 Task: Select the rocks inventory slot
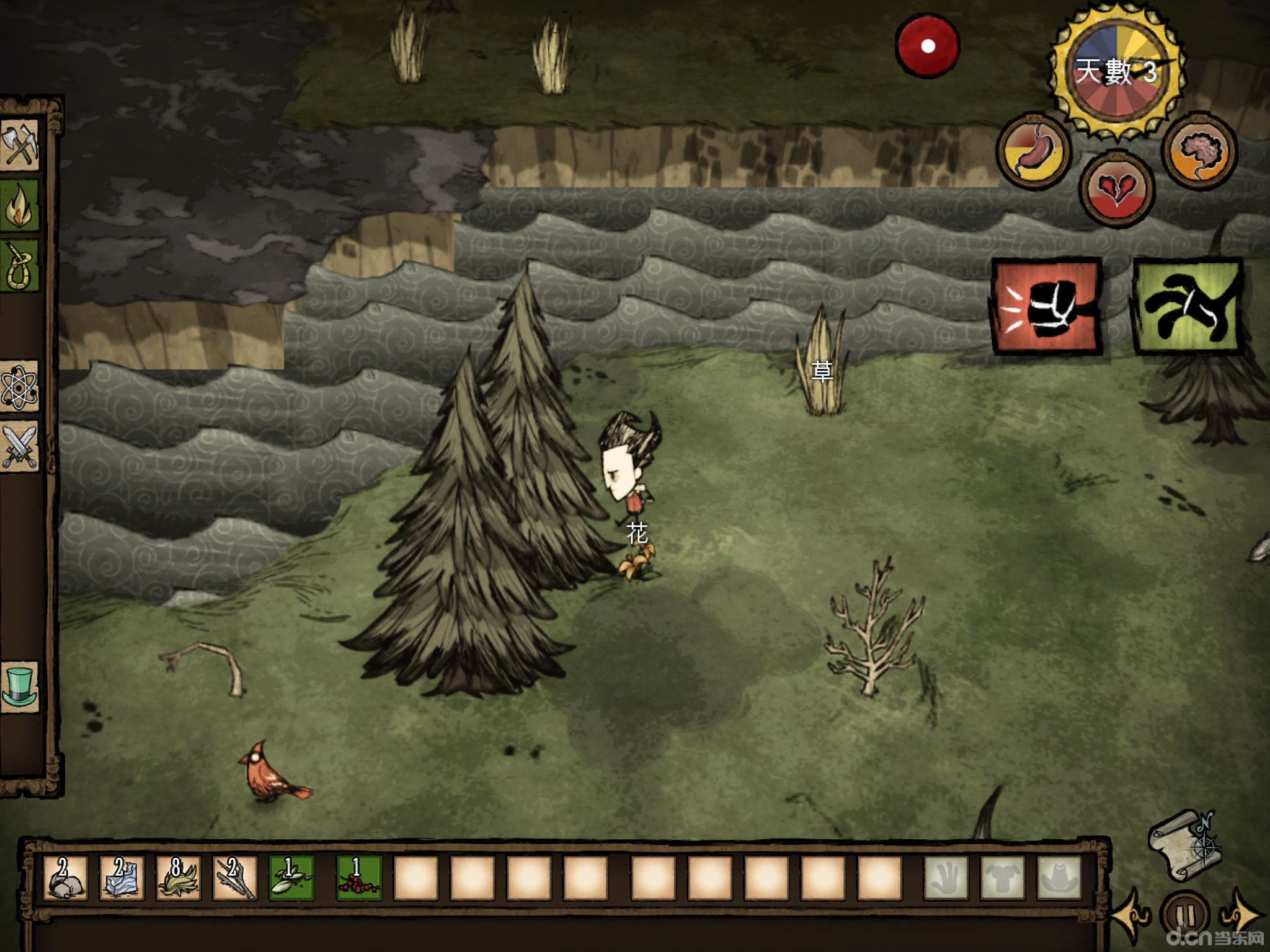coord(66,877)
